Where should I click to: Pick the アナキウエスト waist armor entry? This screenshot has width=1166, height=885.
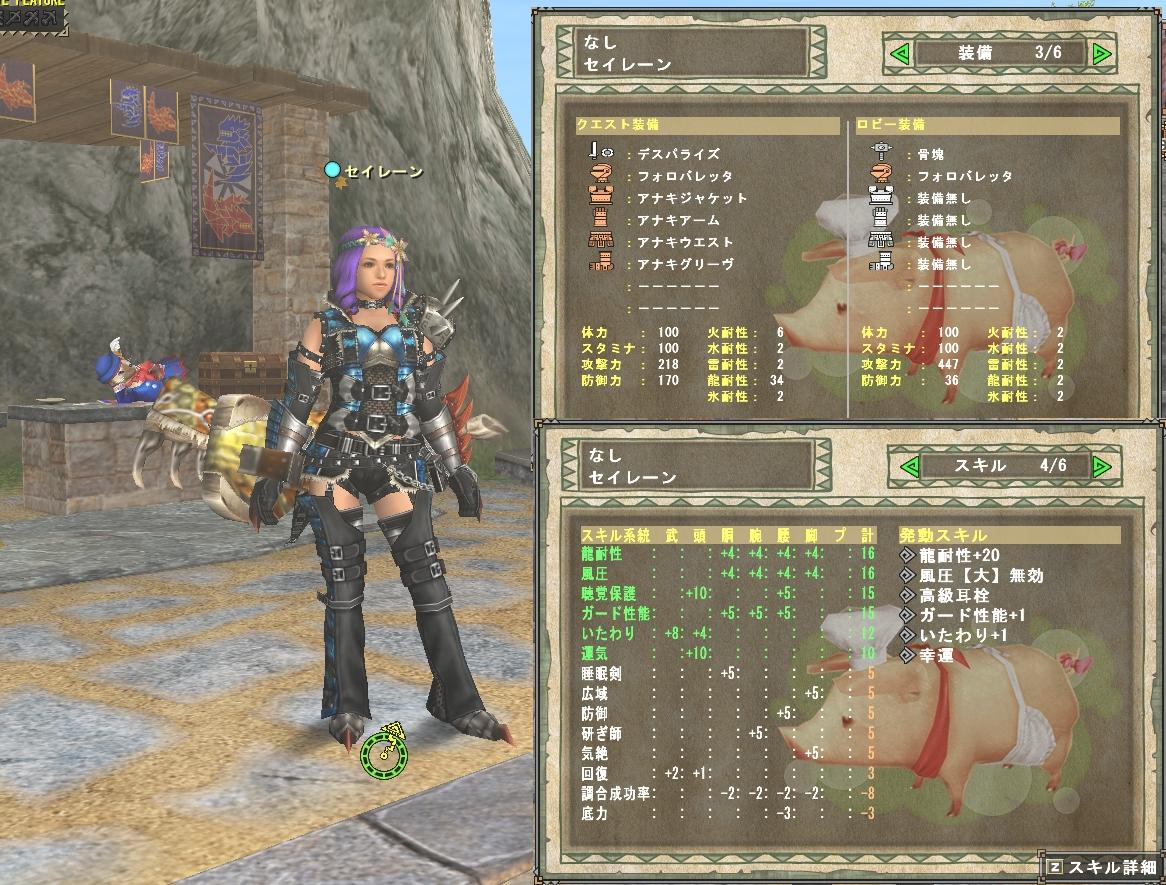pyautogui.click(x=685, y=242)
